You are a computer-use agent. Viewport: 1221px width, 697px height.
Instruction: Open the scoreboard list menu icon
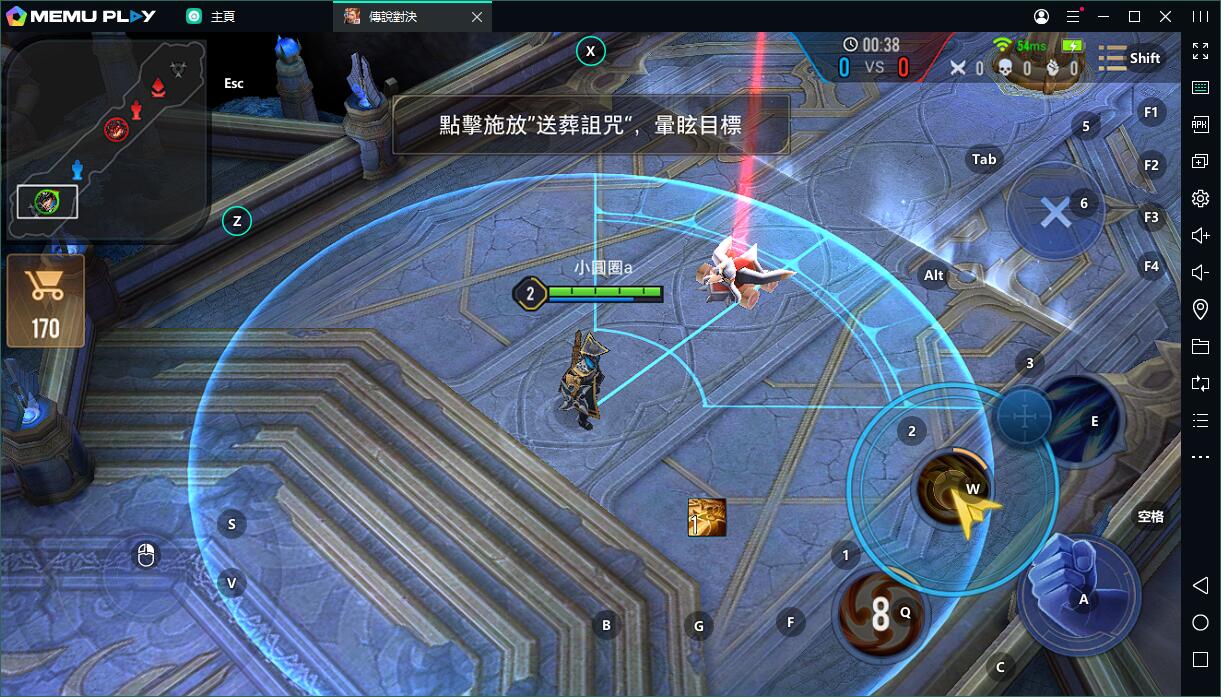click(x=1112, y=58)
